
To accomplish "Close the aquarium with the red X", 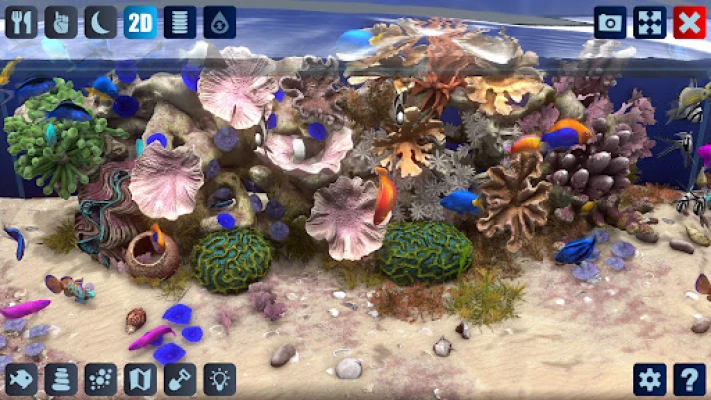I will point(689,22).
